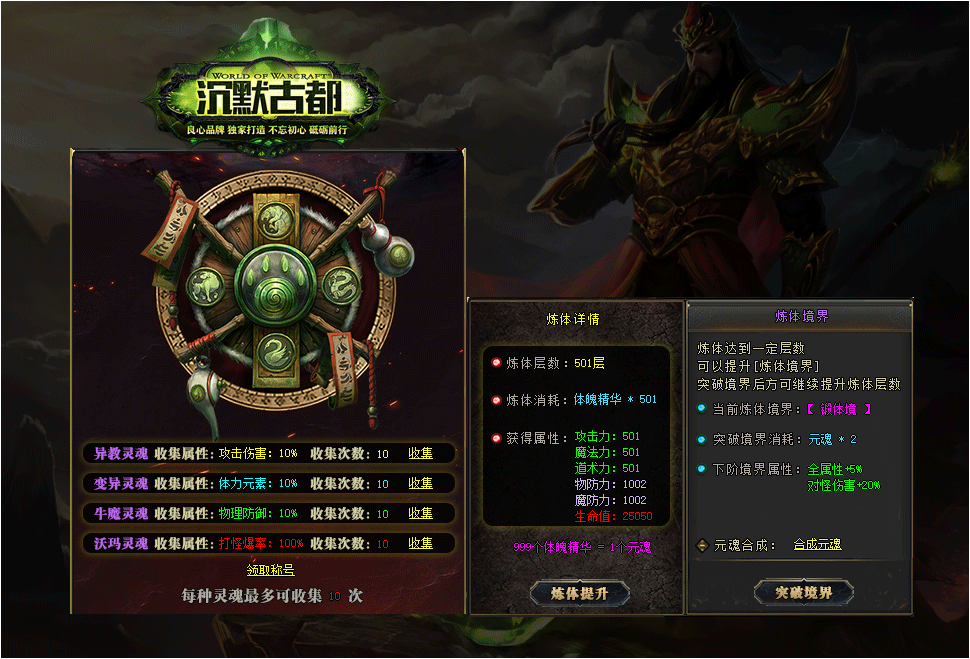Click the 炼体提升 button
This screenshot has height=659, width=970.
pos(579,593)
